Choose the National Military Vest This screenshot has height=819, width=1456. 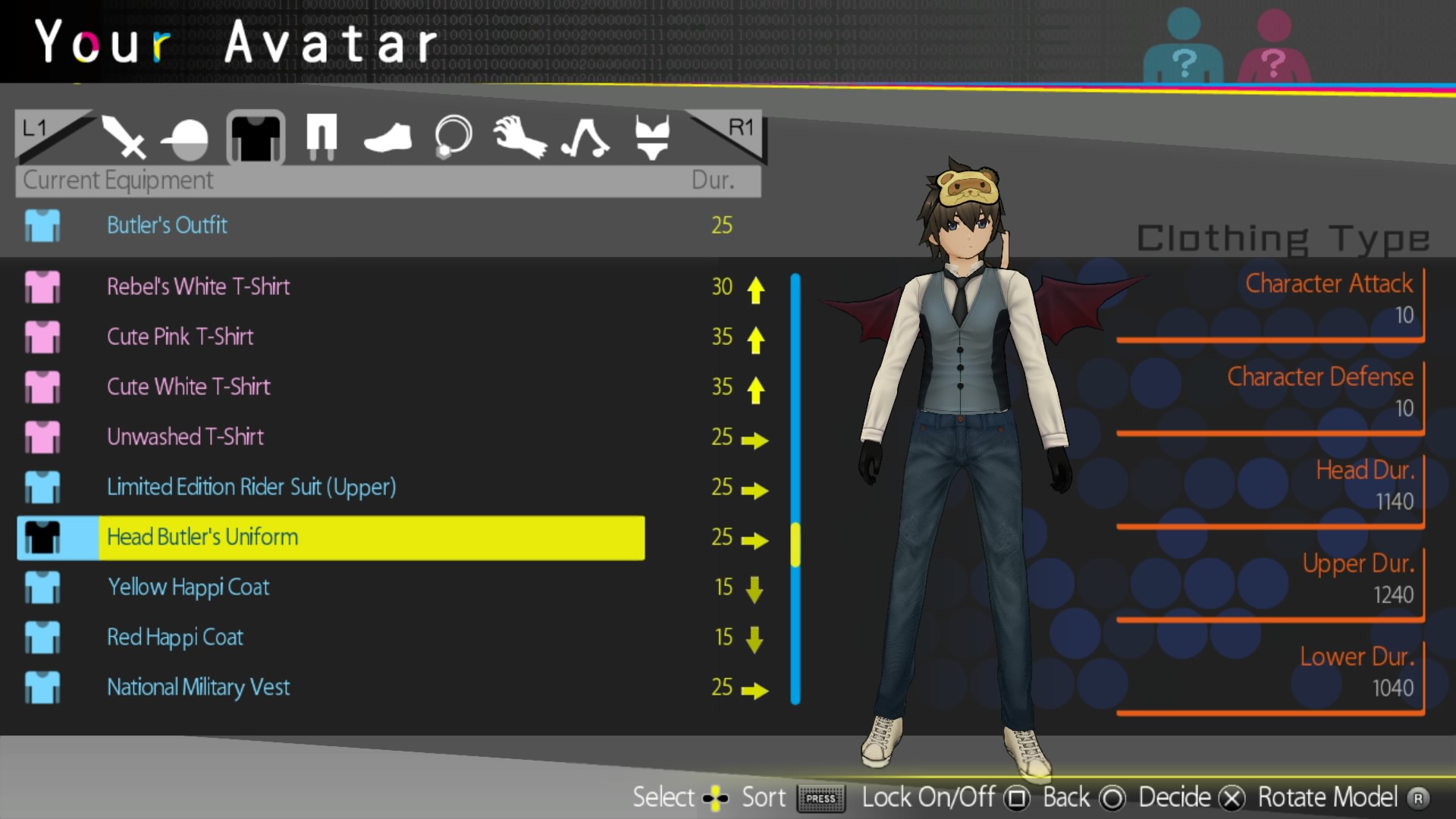tap(198, 688)
